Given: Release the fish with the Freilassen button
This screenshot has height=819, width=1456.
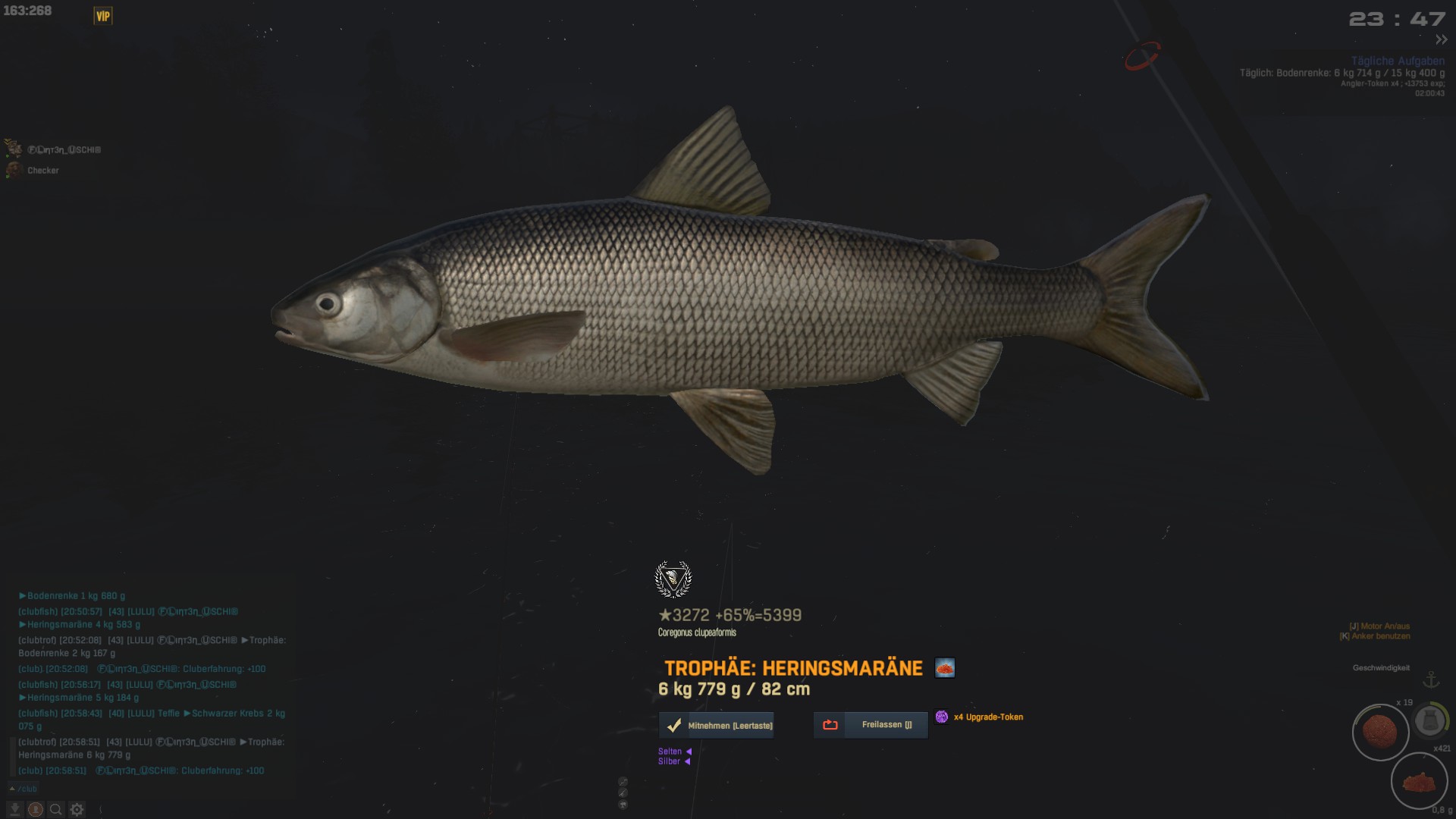Looking at the screenshot, I should pyautogui.click(x=871, y=725).
